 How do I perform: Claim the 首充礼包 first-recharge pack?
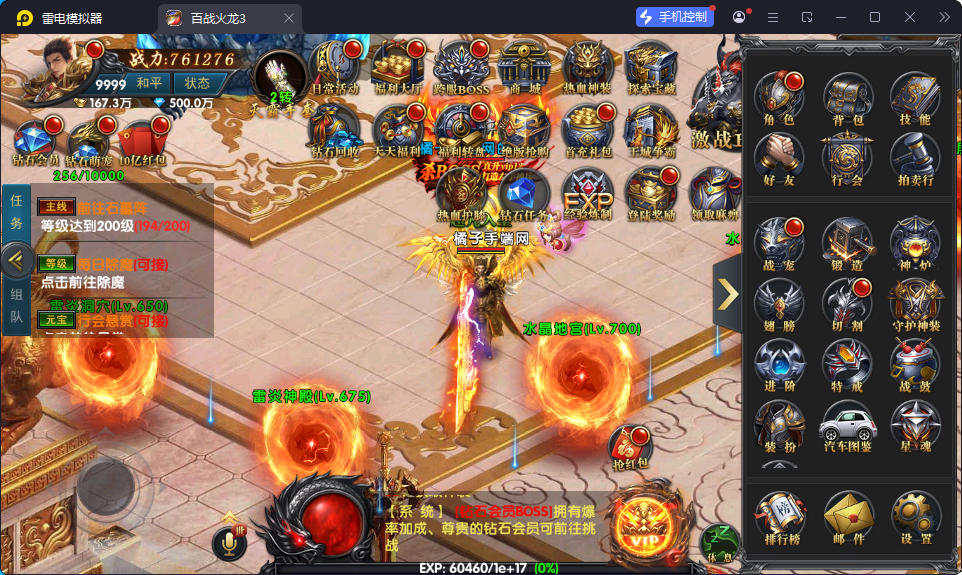(590, 130)
